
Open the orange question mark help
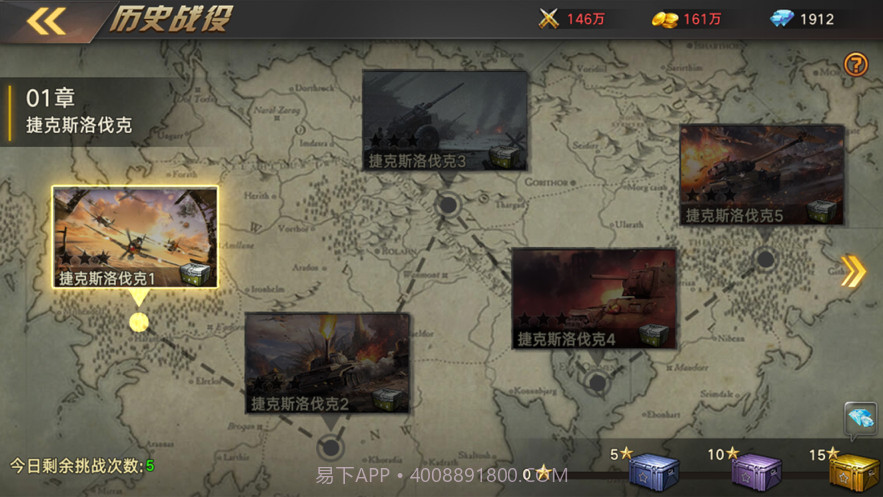(x=856, y=65)
